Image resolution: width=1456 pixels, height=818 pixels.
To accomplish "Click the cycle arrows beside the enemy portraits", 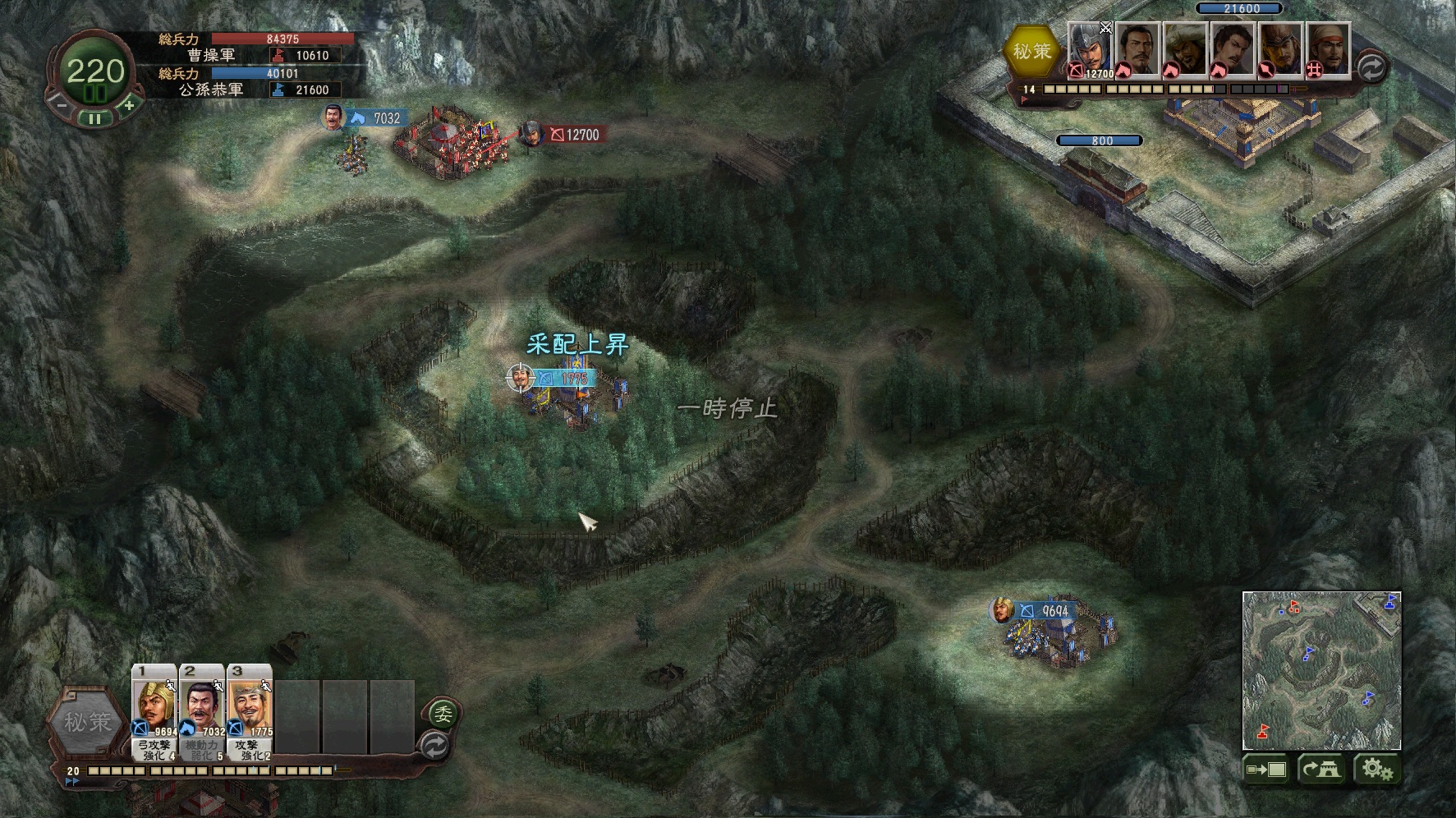I will [x=1371, y=67].
